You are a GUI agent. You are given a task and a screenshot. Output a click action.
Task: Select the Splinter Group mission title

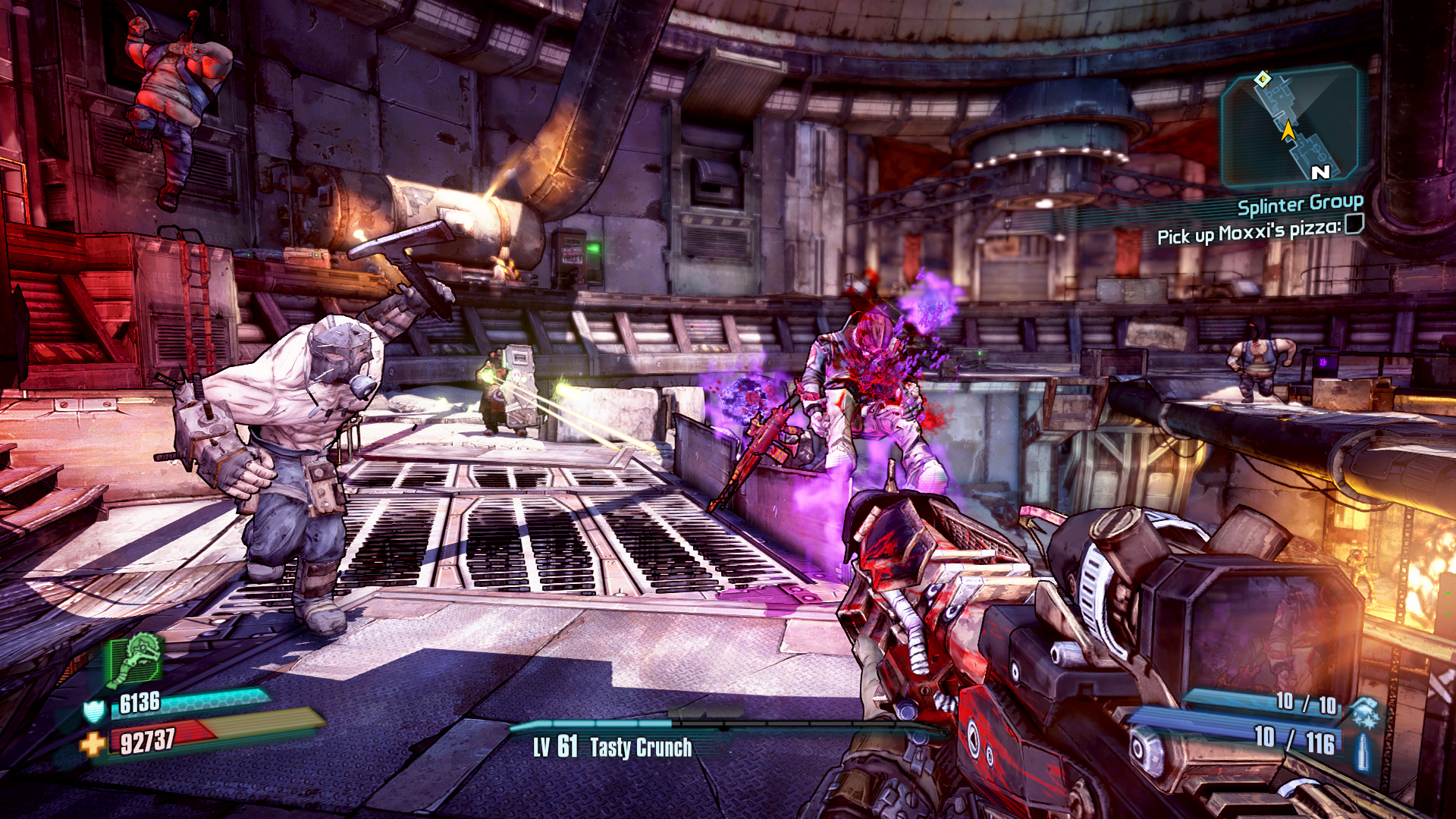pyautogui.click(x=1300, y=204)
